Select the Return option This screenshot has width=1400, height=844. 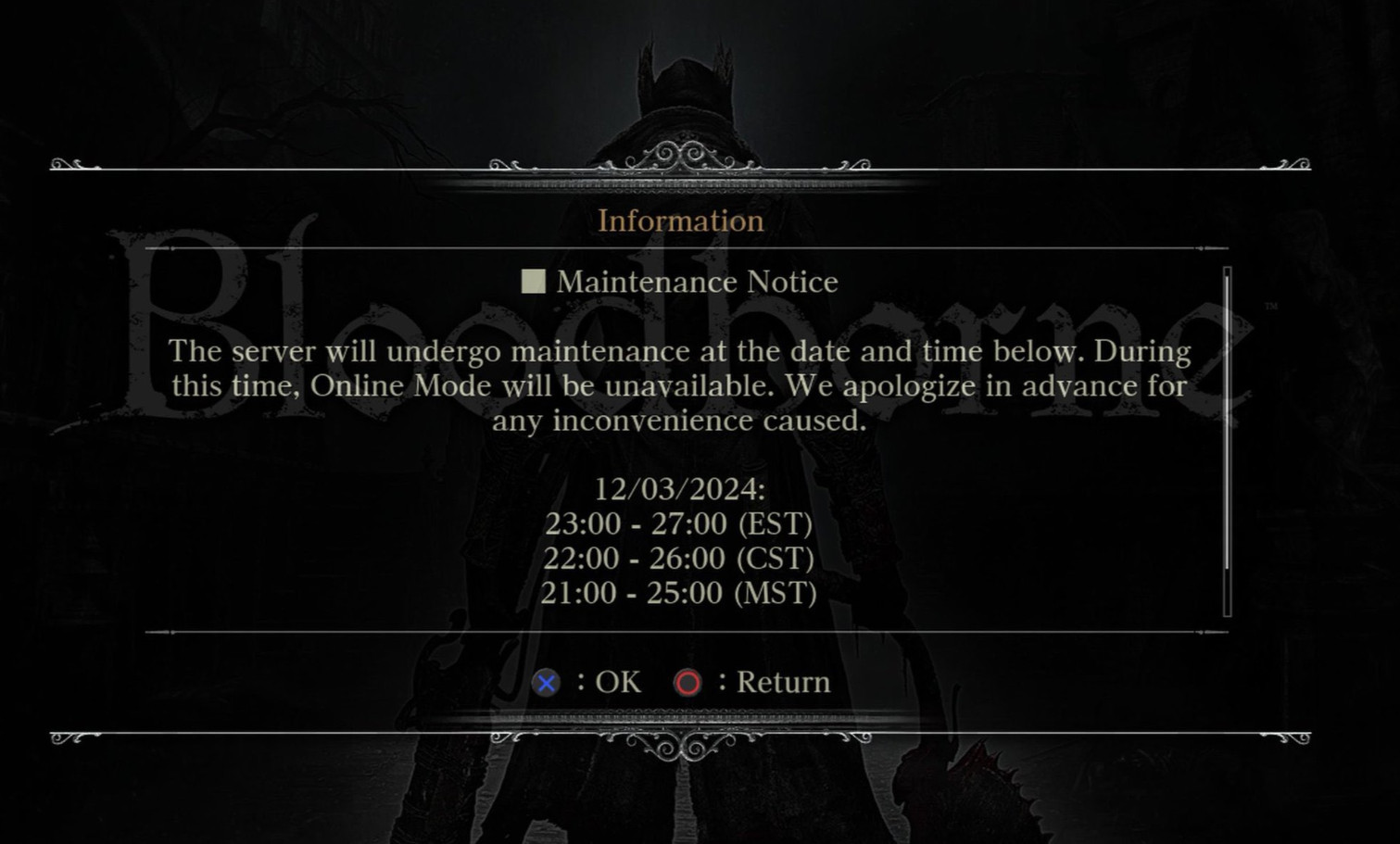pos(781,682)
